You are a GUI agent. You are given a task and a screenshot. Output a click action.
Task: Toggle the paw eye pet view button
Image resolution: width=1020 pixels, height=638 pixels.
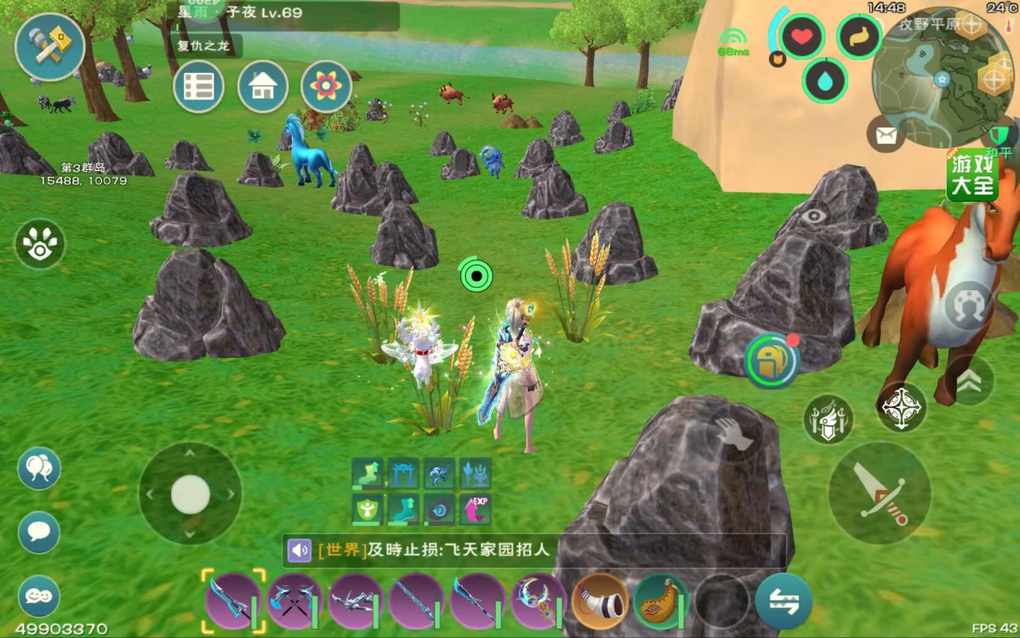40,244
